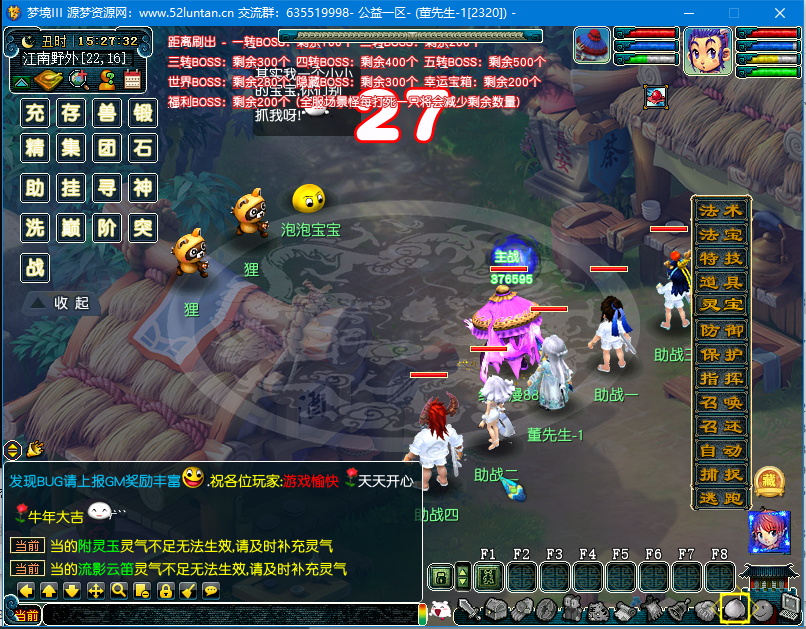Image resolution: width=806 pixels, height=629 pixels.
Task: Open the calendar icon under the clock
Action: tap(133, 79)
